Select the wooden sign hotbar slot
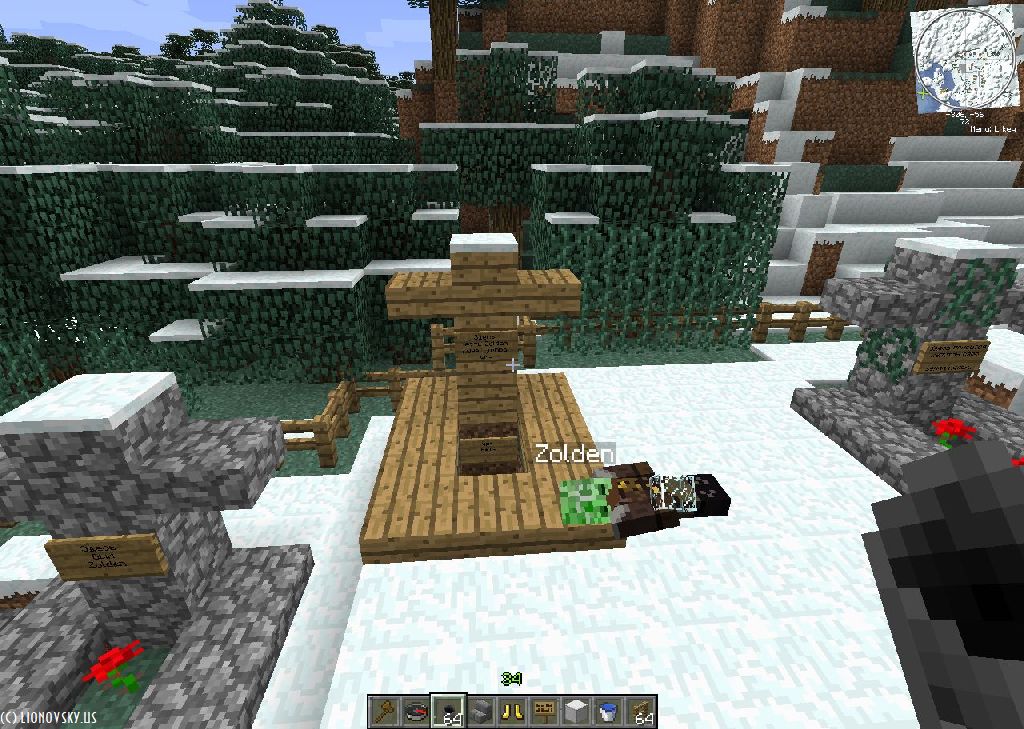 coord(545,711)
